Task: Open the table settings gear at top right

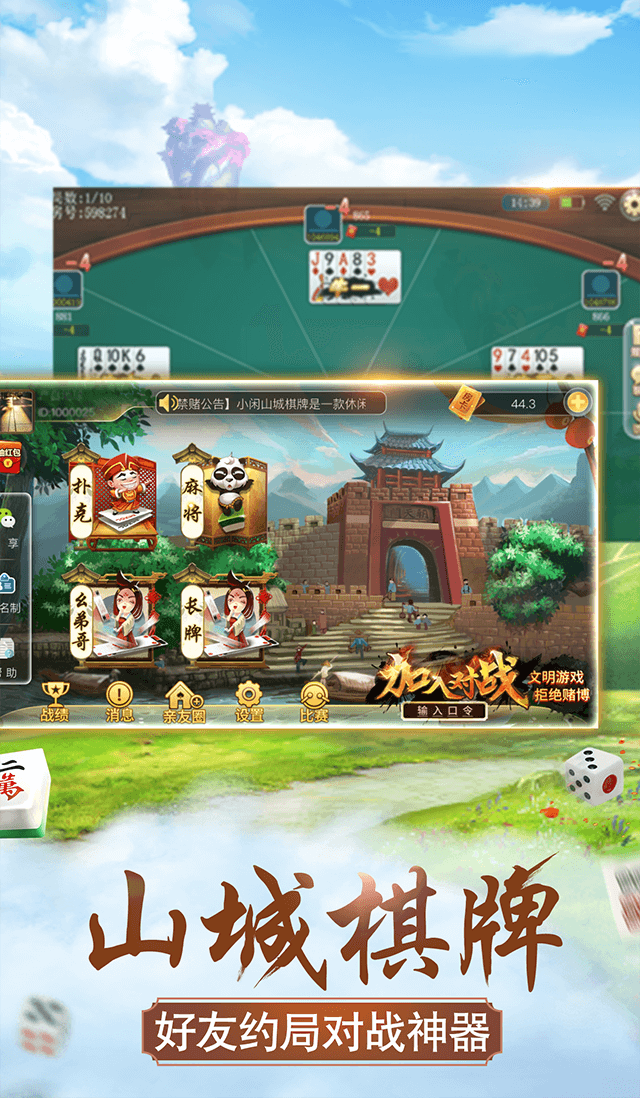Action: click(631, 204)
